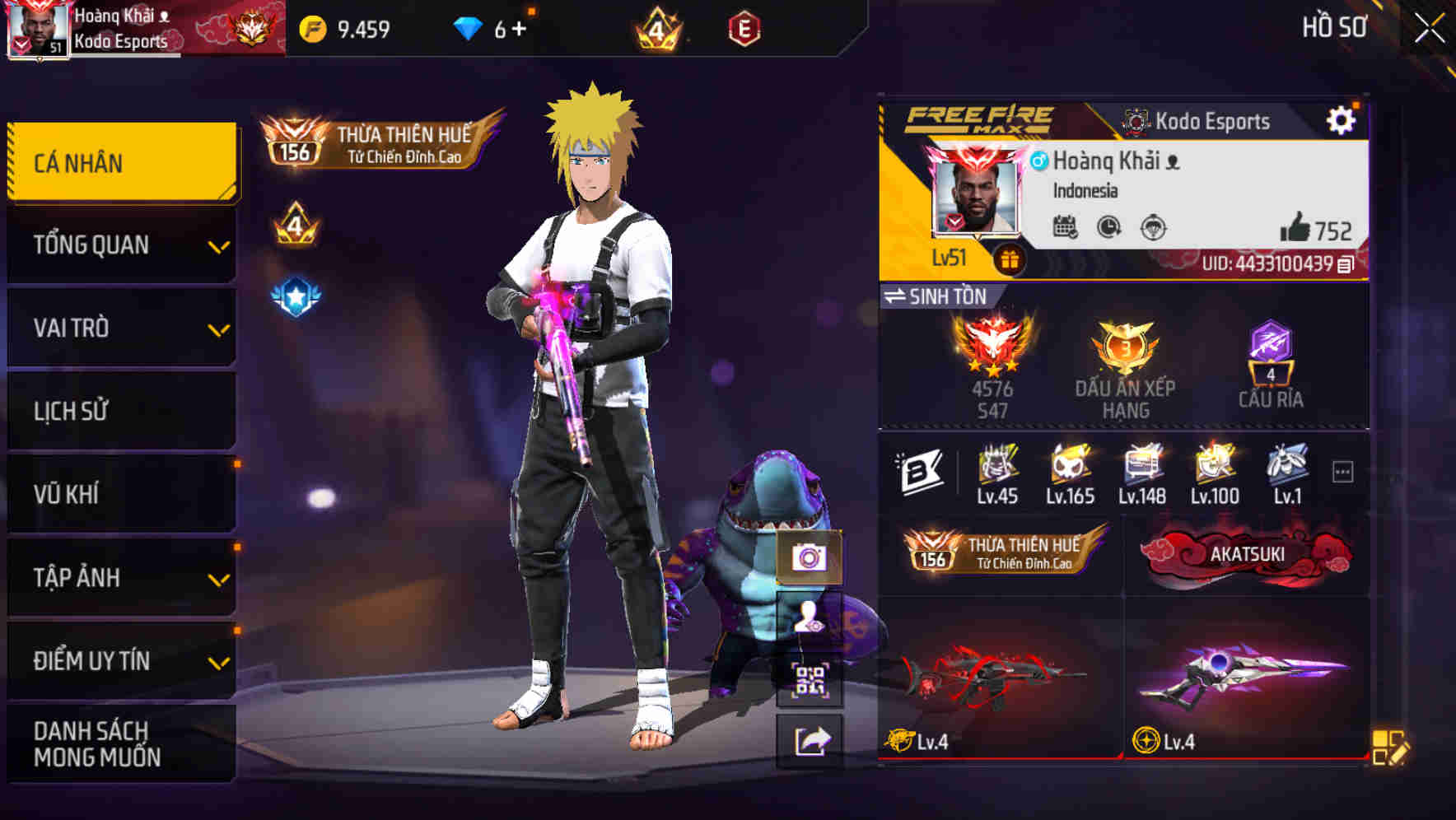1456x820 pixels.
Task: Click the character silhouette icon below the camera
Action: pyautogui.click(x=811, y=616)
